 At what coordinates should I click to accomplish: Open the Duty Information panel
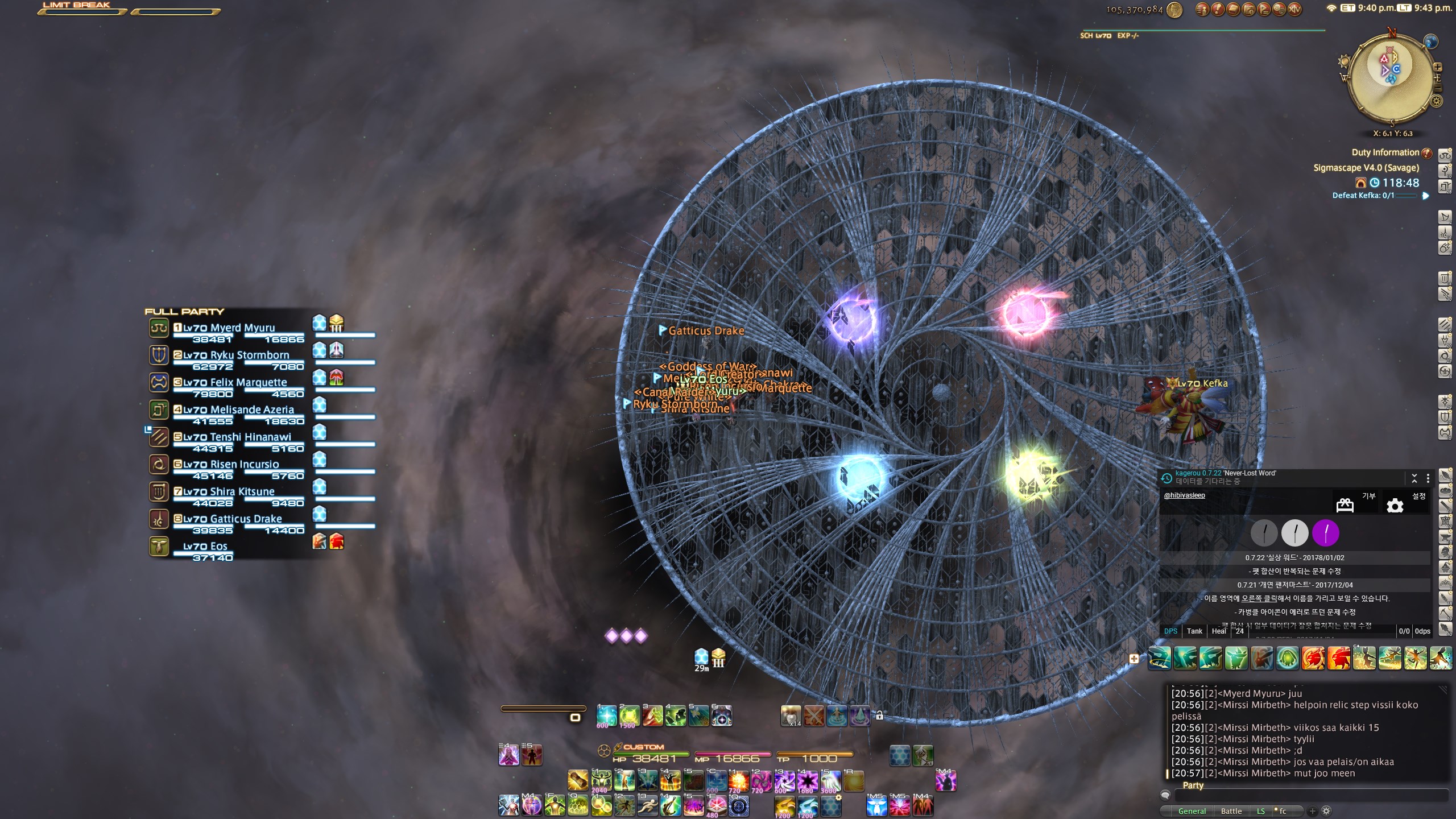click(1385, 152)
